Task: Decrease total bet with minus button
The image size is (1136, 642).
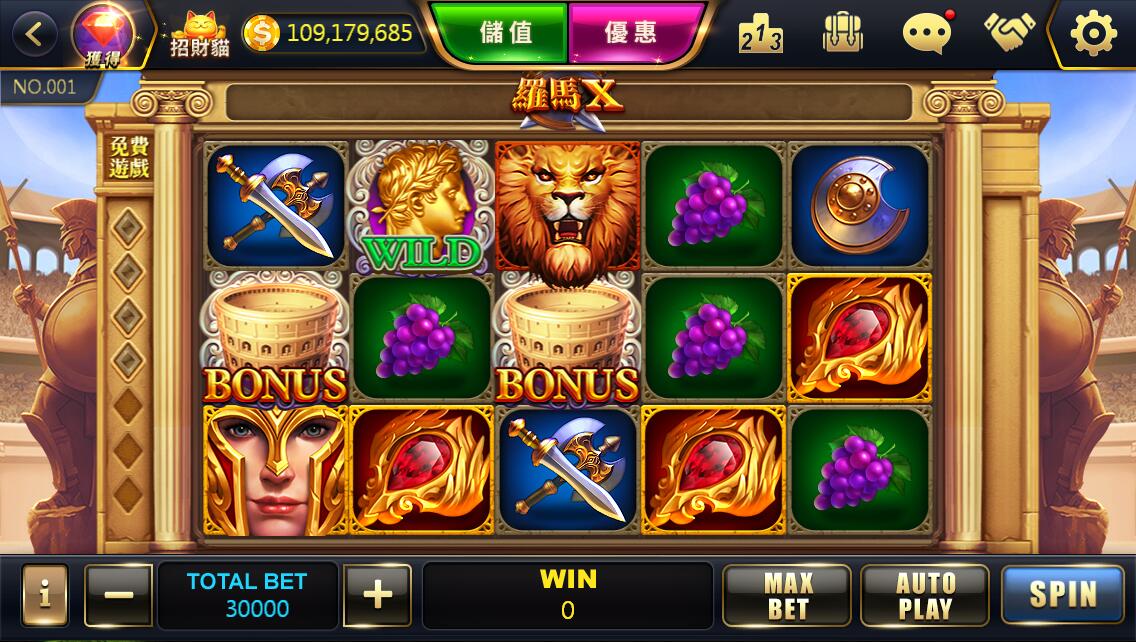Action: [119, 596]
